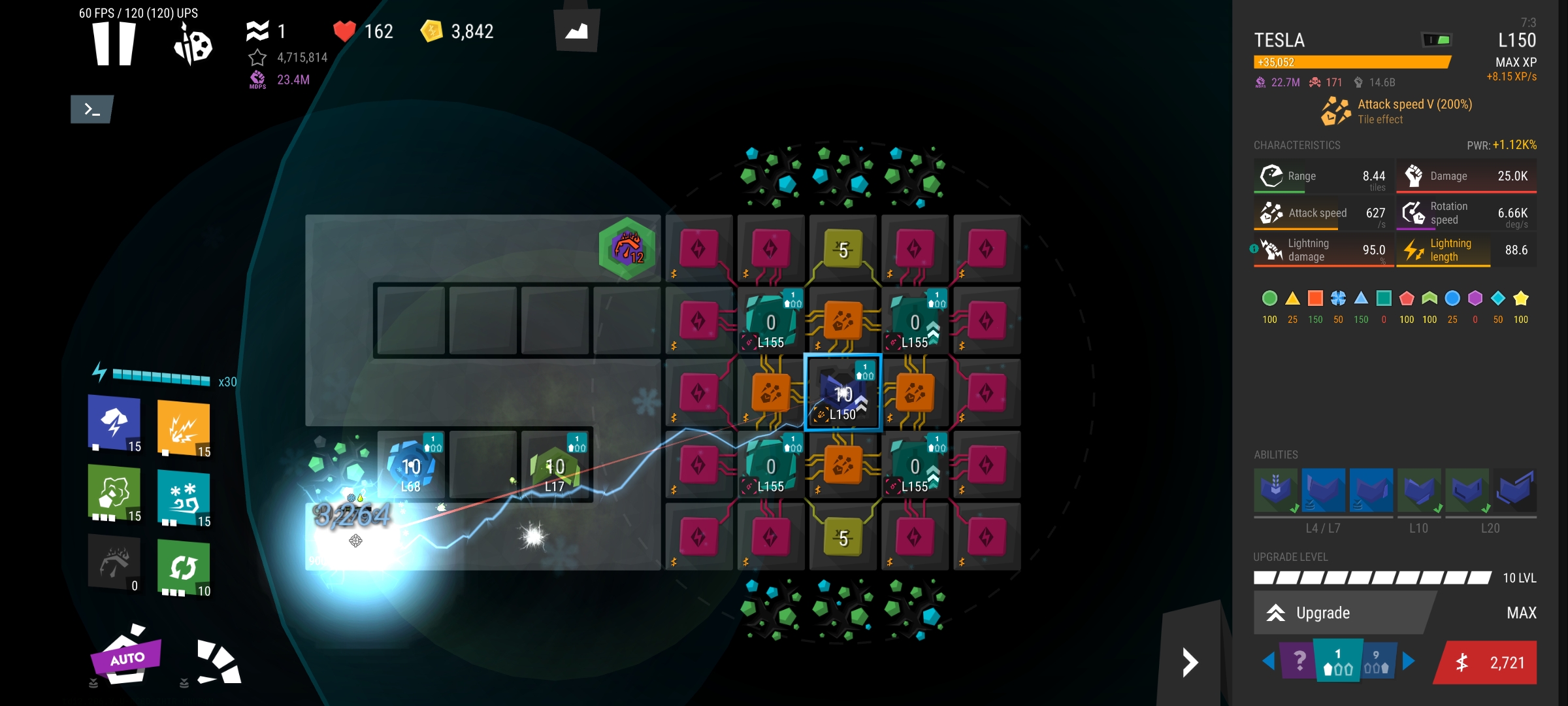Select the selected L150 Tesla tower tile

843,394
